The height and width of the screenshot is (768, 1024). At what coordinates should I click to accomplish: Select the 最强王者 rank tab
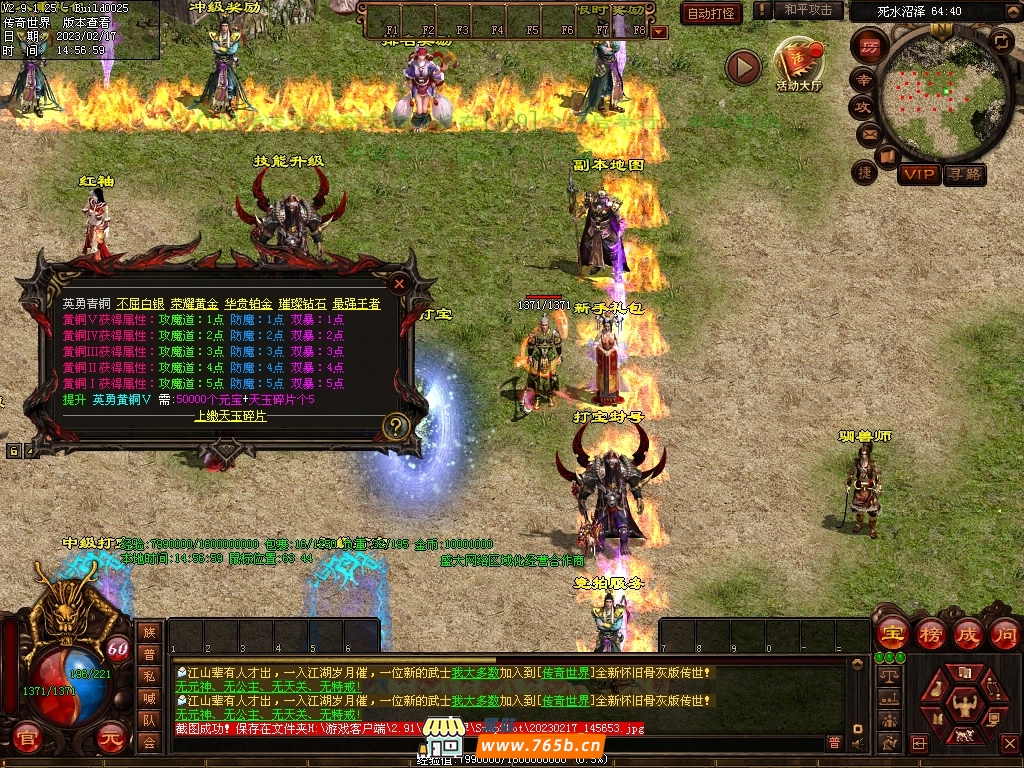(356, 303)
